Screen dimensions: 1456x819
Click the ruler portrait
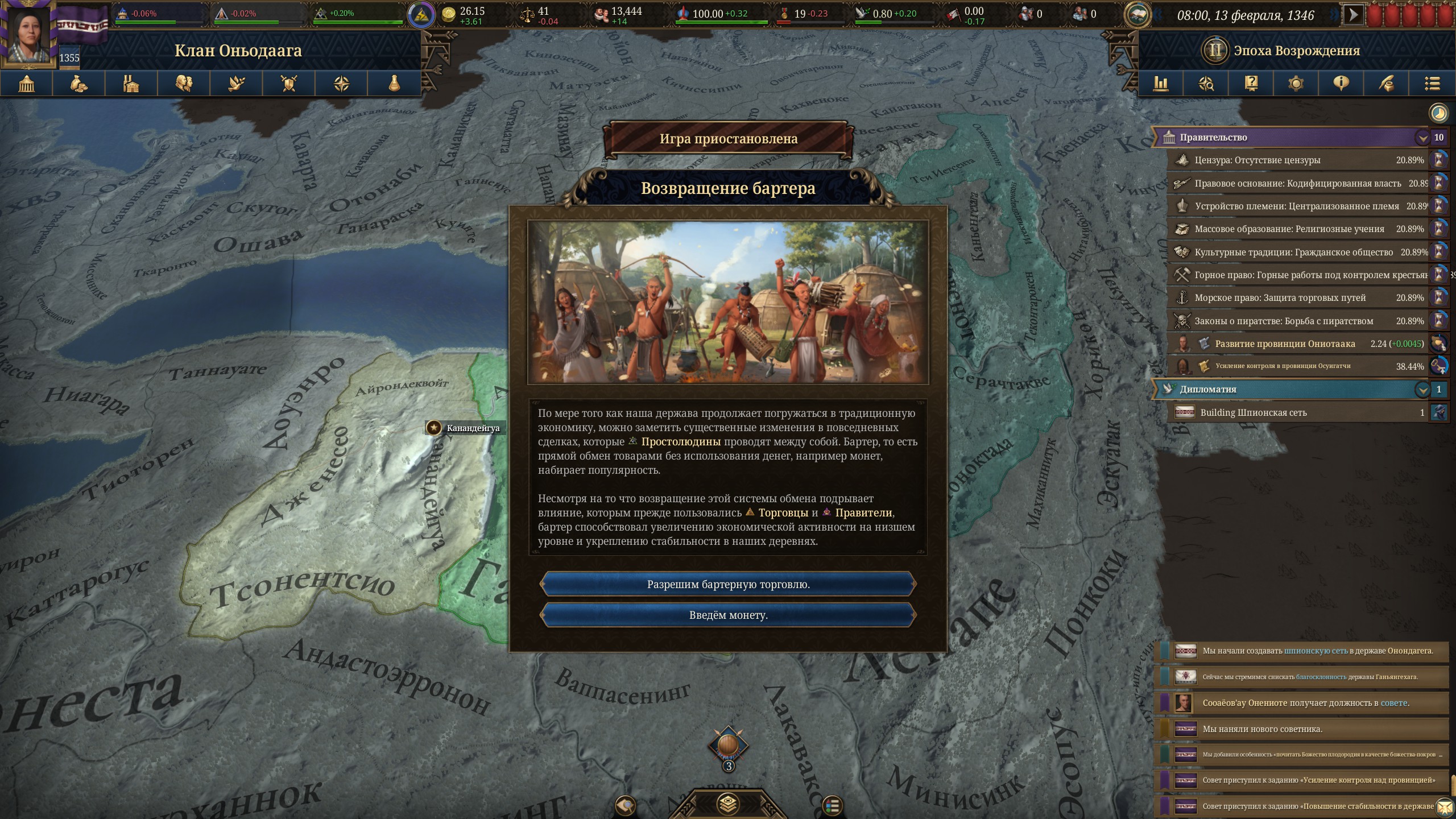pyautogui.click(x=27, y=33)
